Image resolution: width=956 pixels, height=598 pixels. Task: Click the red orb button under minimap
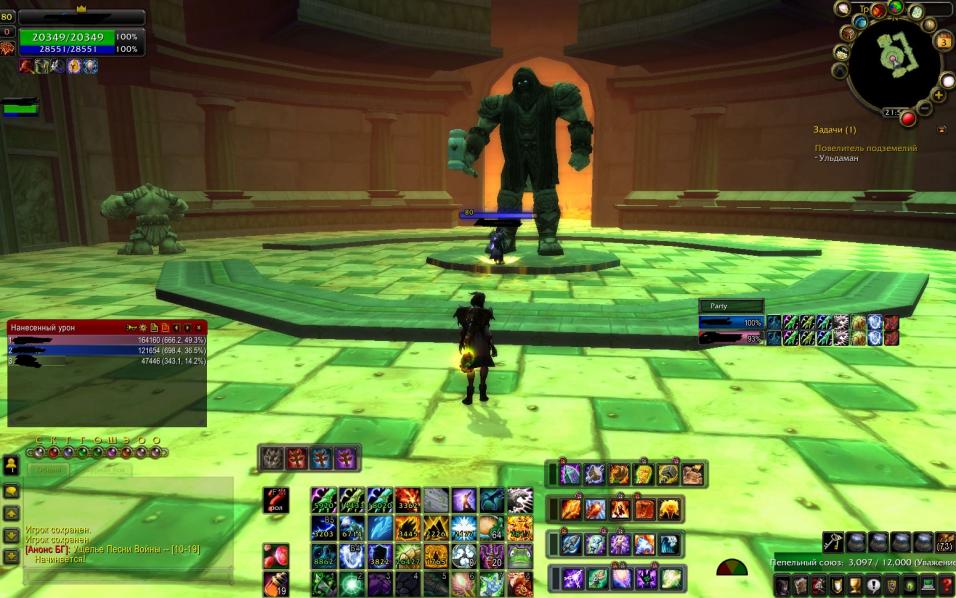pos(908,119)
